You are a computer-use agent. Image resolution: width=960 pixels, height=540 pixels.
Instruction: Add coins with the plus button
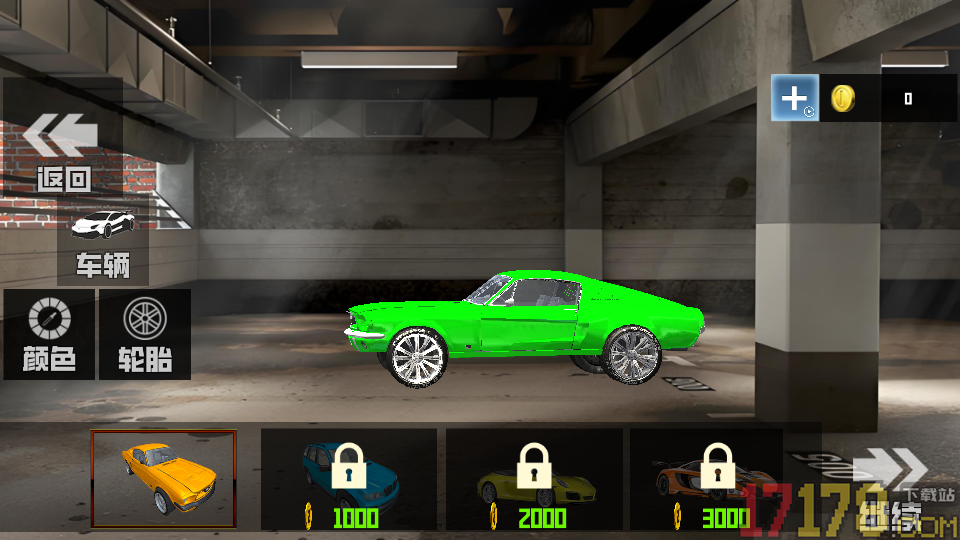coord(795,98)
